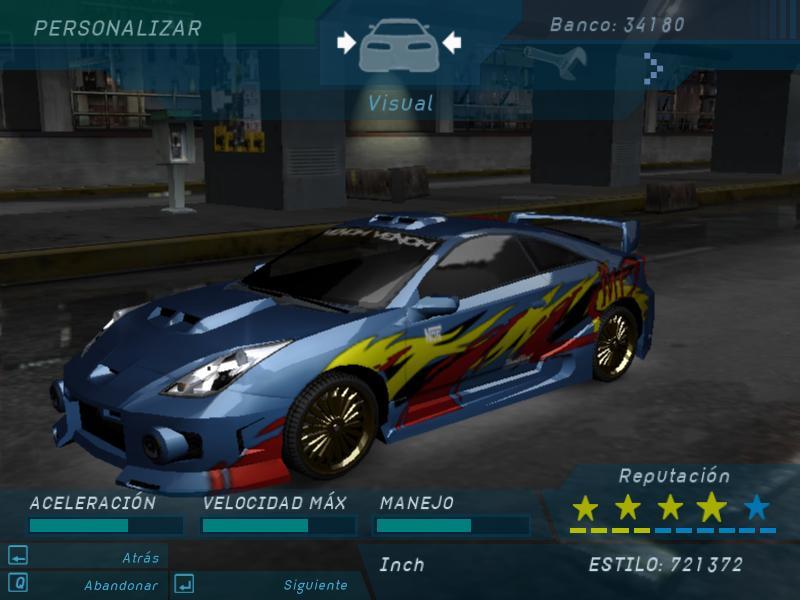Image resolution: width=800 pixels, height=600 pixels.
Task: Go back with the Atrás button
Action: point(85,558)
